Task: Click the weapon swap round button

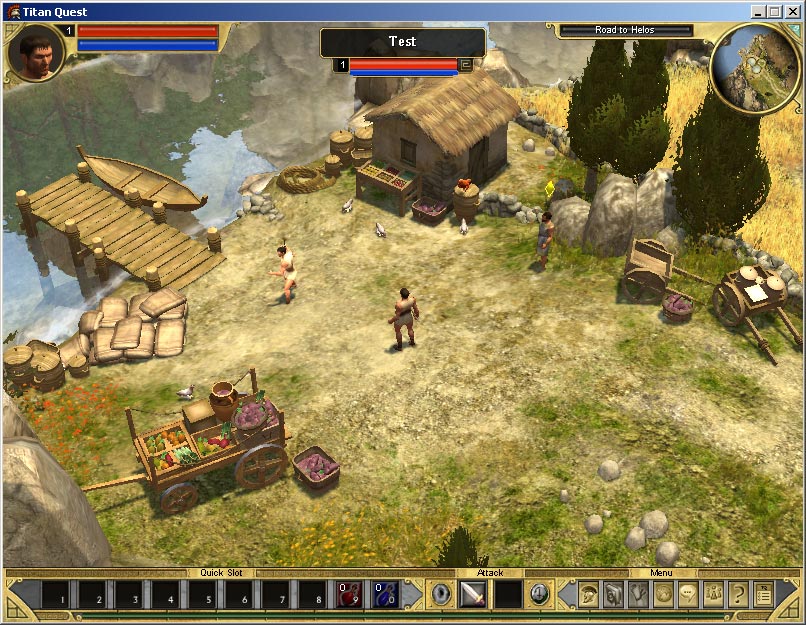Action: click(539, 593)
